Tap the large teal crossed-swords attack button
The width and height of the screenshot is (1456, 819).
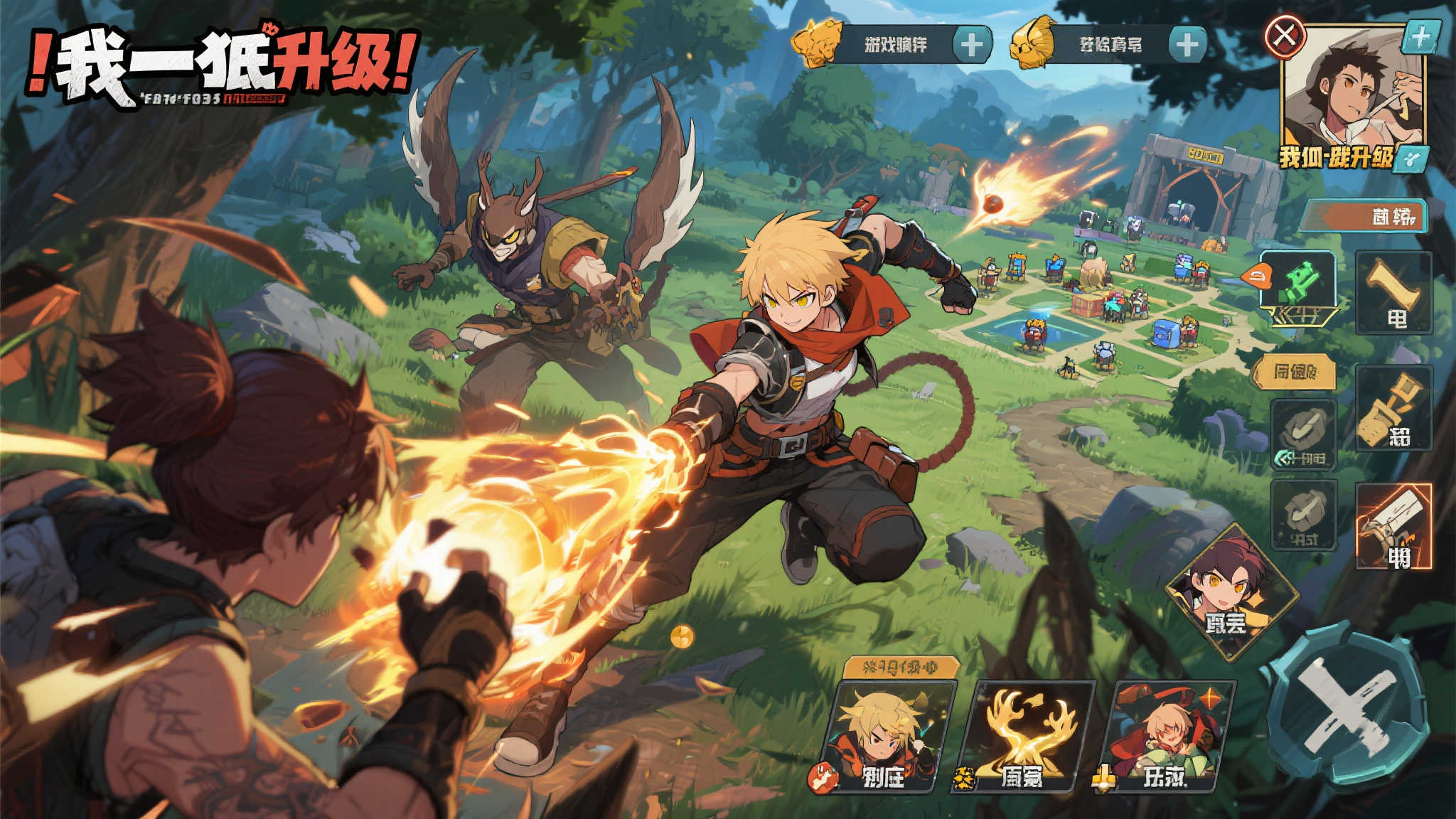[1346, 704]
